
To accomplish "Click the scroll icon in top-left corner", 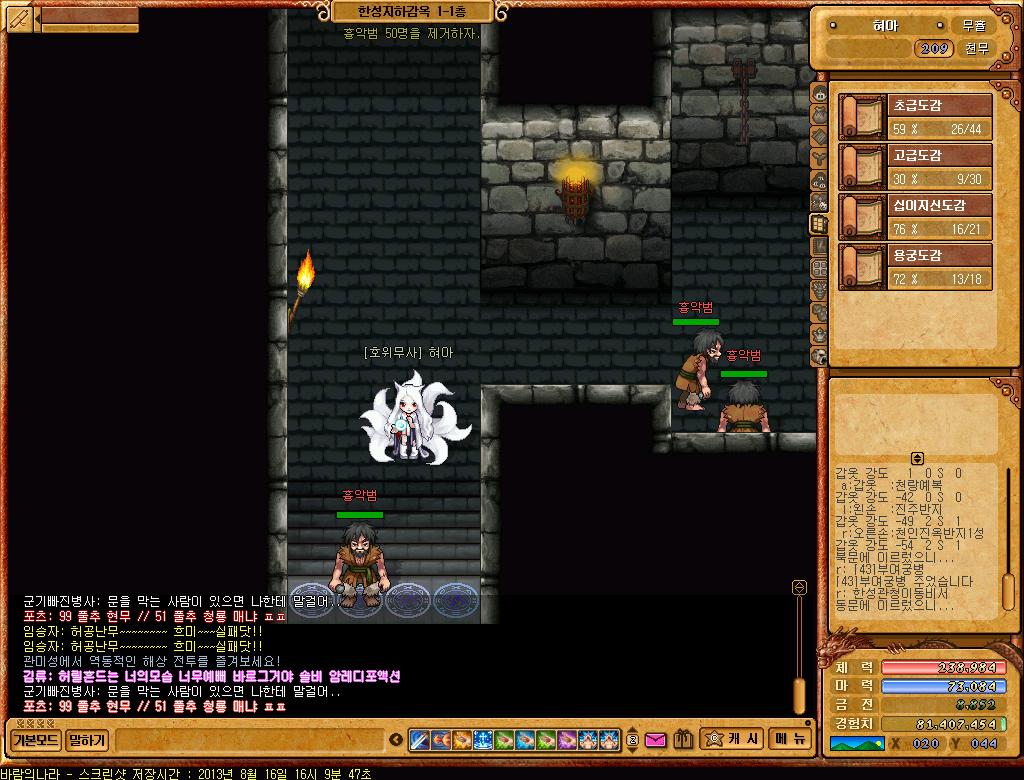I will [20, 18].
